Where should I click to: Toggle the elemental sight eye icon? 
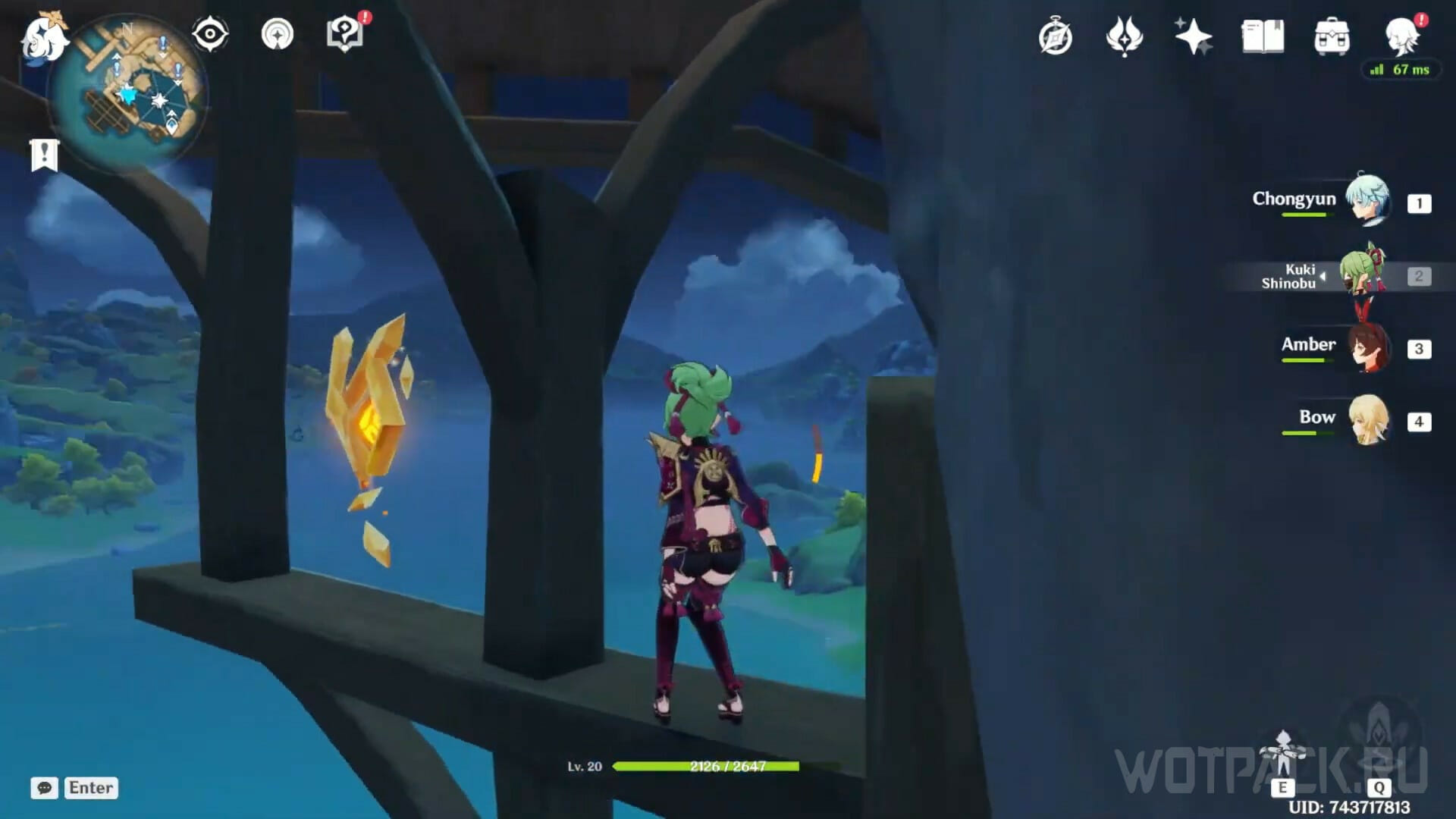(210, 34)
